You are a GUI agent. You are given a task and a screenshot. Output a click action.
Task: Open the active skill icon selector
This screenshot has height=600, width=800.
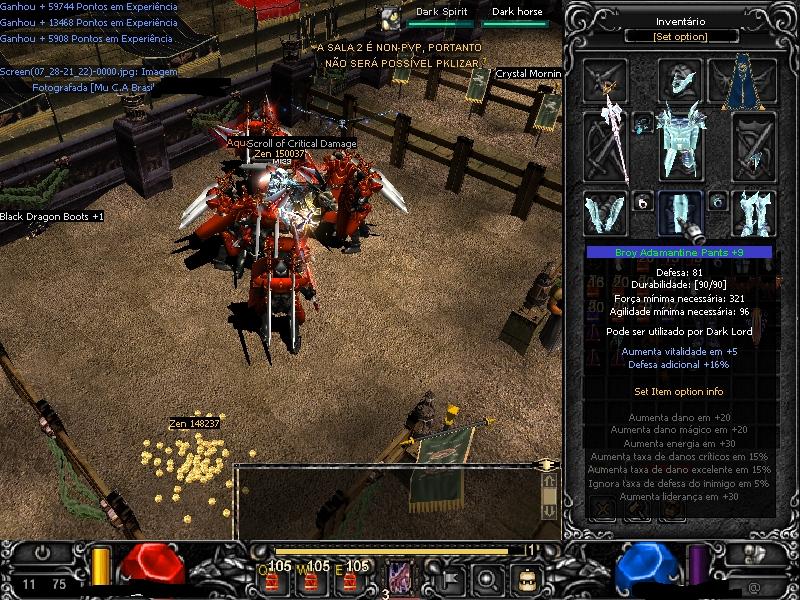[x=399, y=577]
